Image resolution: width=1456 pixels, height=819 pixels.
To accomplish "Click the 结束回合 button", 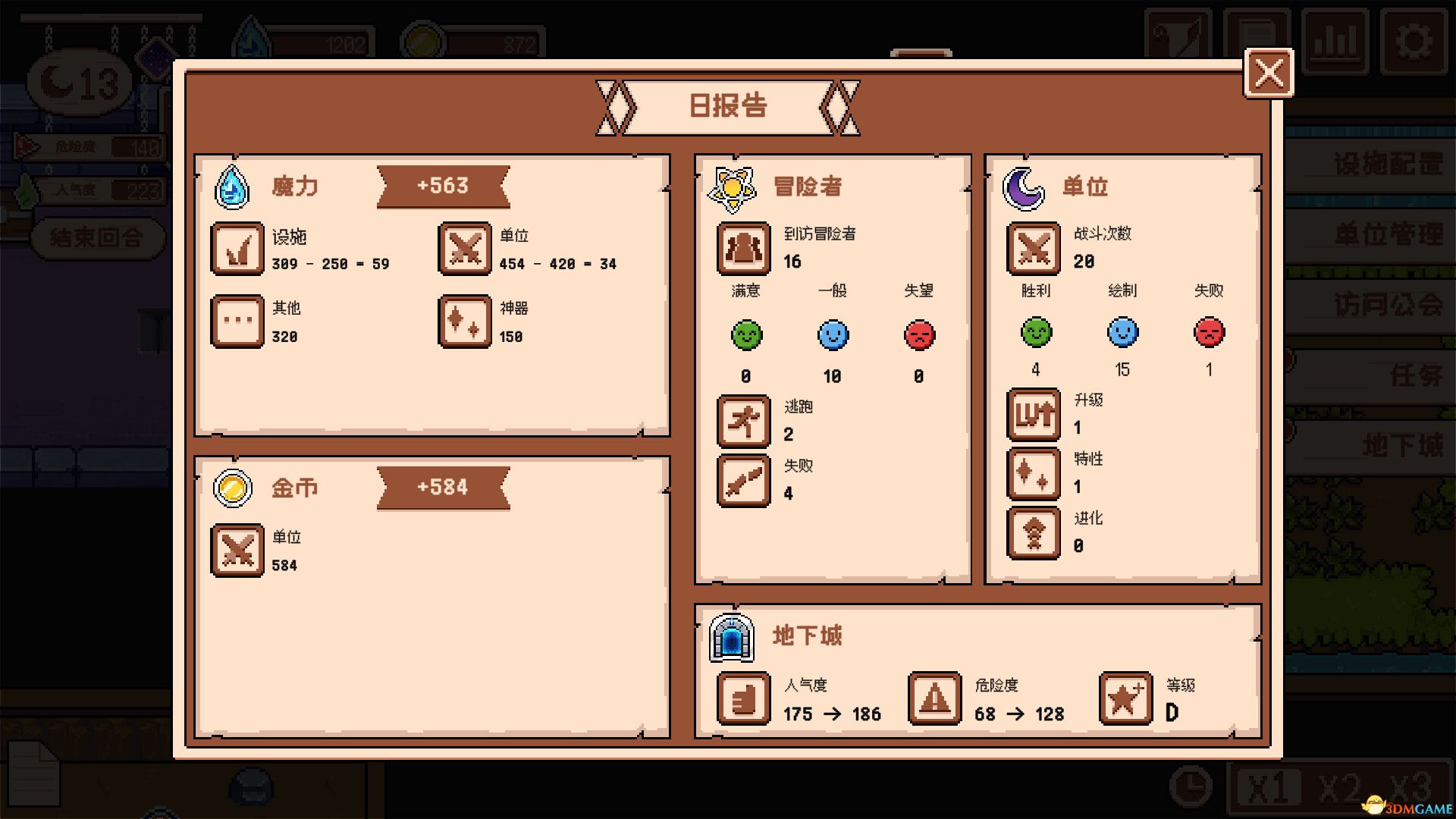I will (x=97, y=237).
